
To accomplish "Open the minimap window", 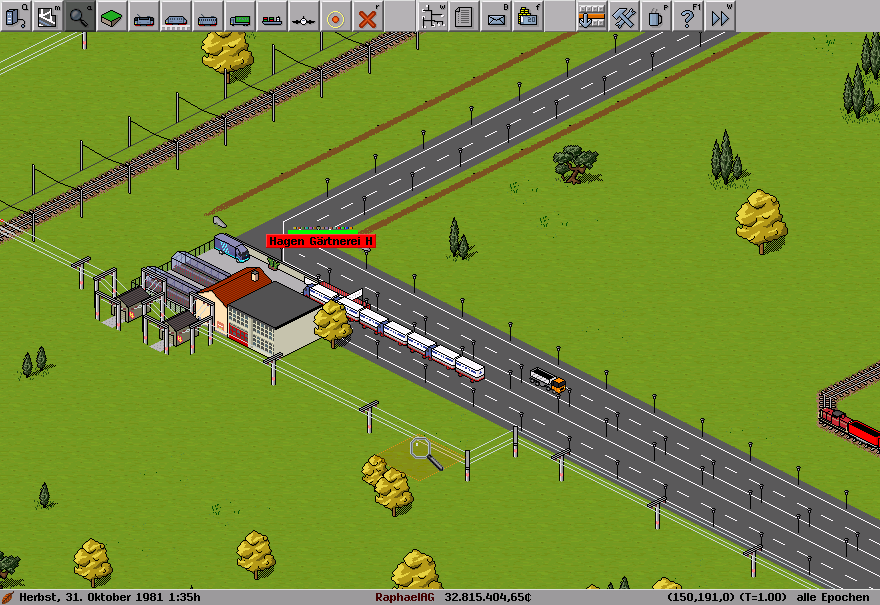I will (x=48, y=16).
